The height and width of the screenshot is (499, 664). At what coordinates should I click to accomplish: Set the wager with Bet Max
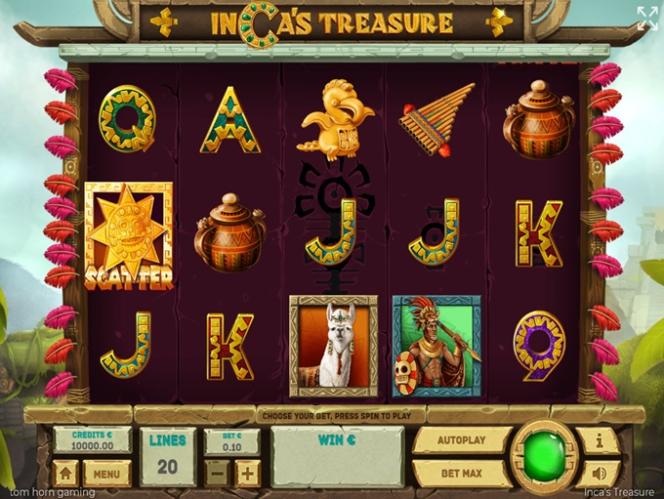(462, 472)
